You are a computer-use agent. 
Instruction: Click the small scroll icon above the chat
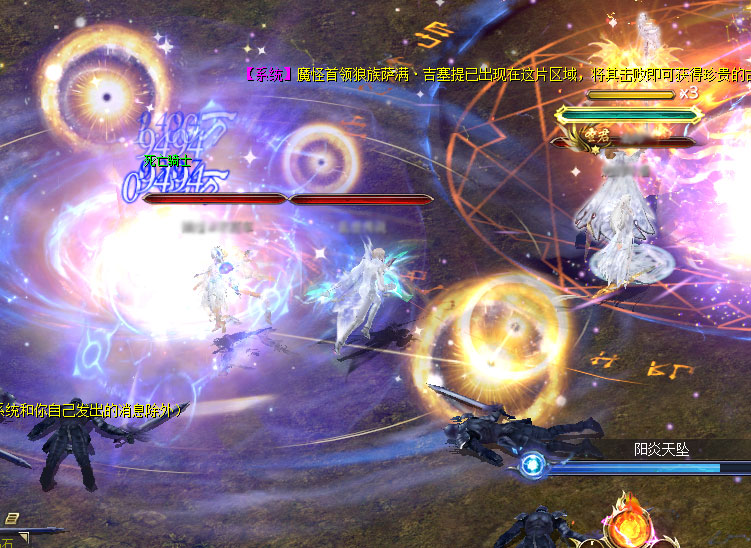pyautogui.click(x=11, y=518)
